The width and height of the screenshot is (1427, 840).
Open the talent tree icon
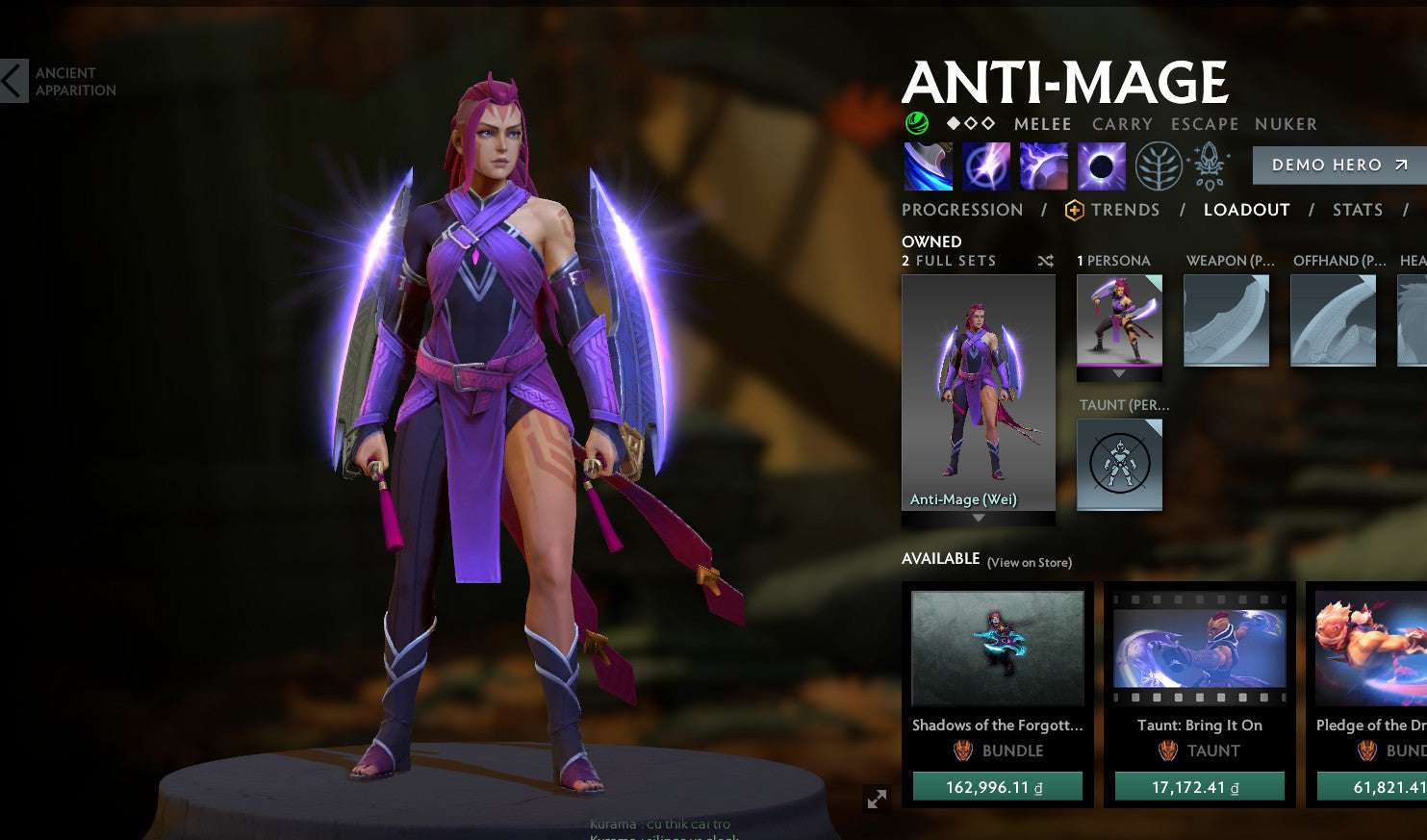click(1158, 165)
